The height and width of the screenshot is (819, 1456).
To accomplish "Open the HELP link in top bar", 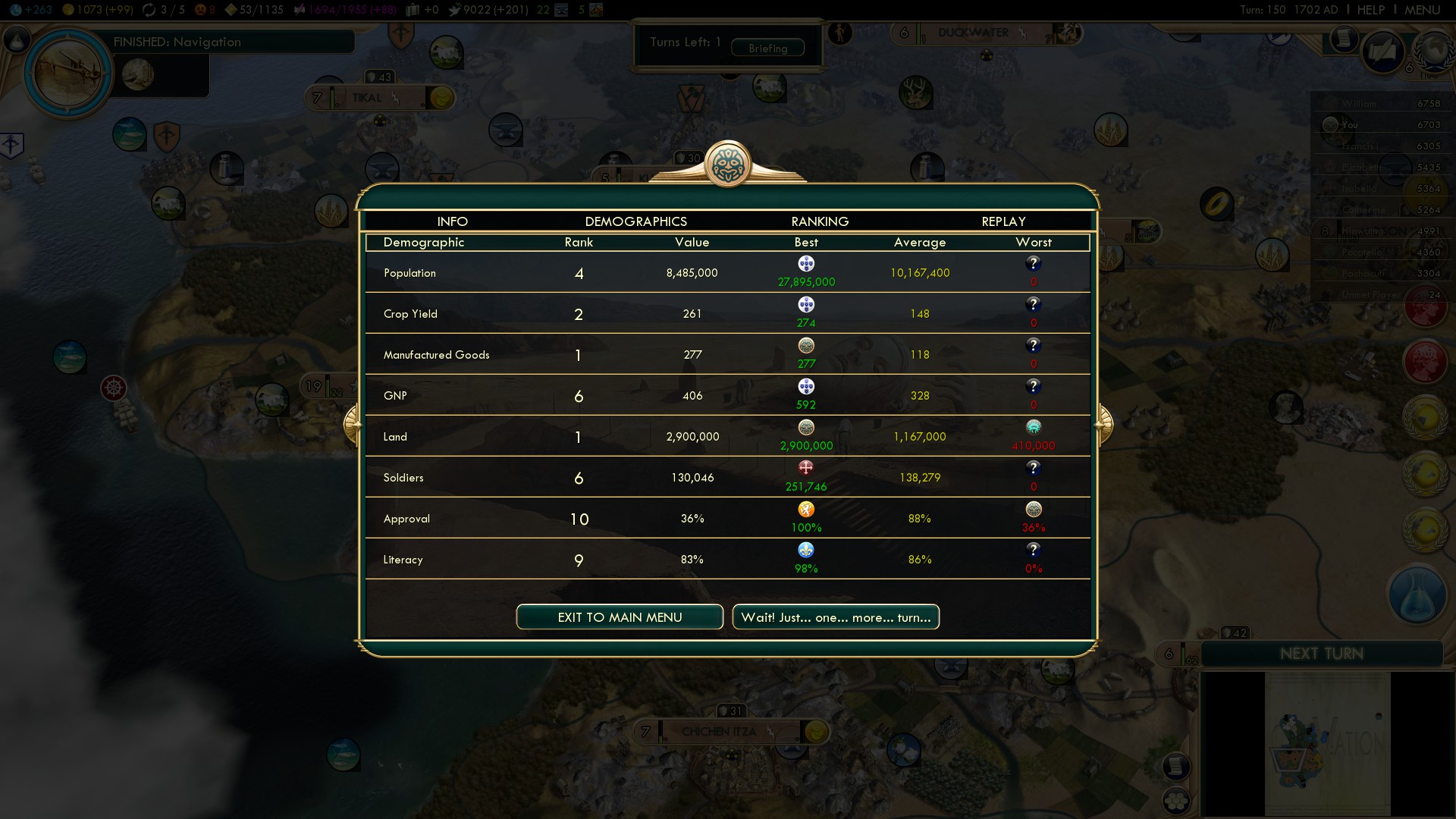I will tap(1370, 10).
